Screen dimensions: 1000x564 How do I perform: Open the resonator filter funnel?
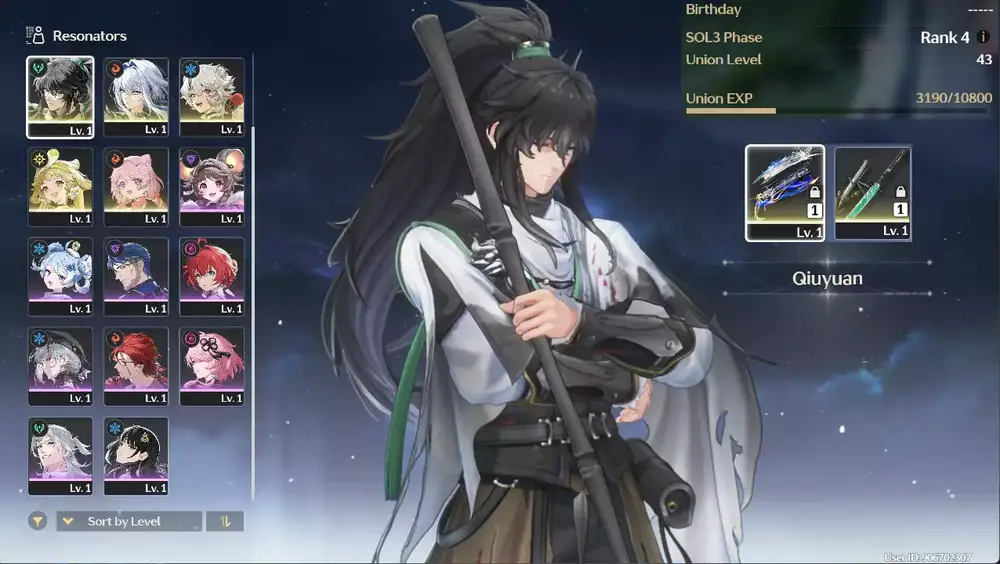point(37,521)
